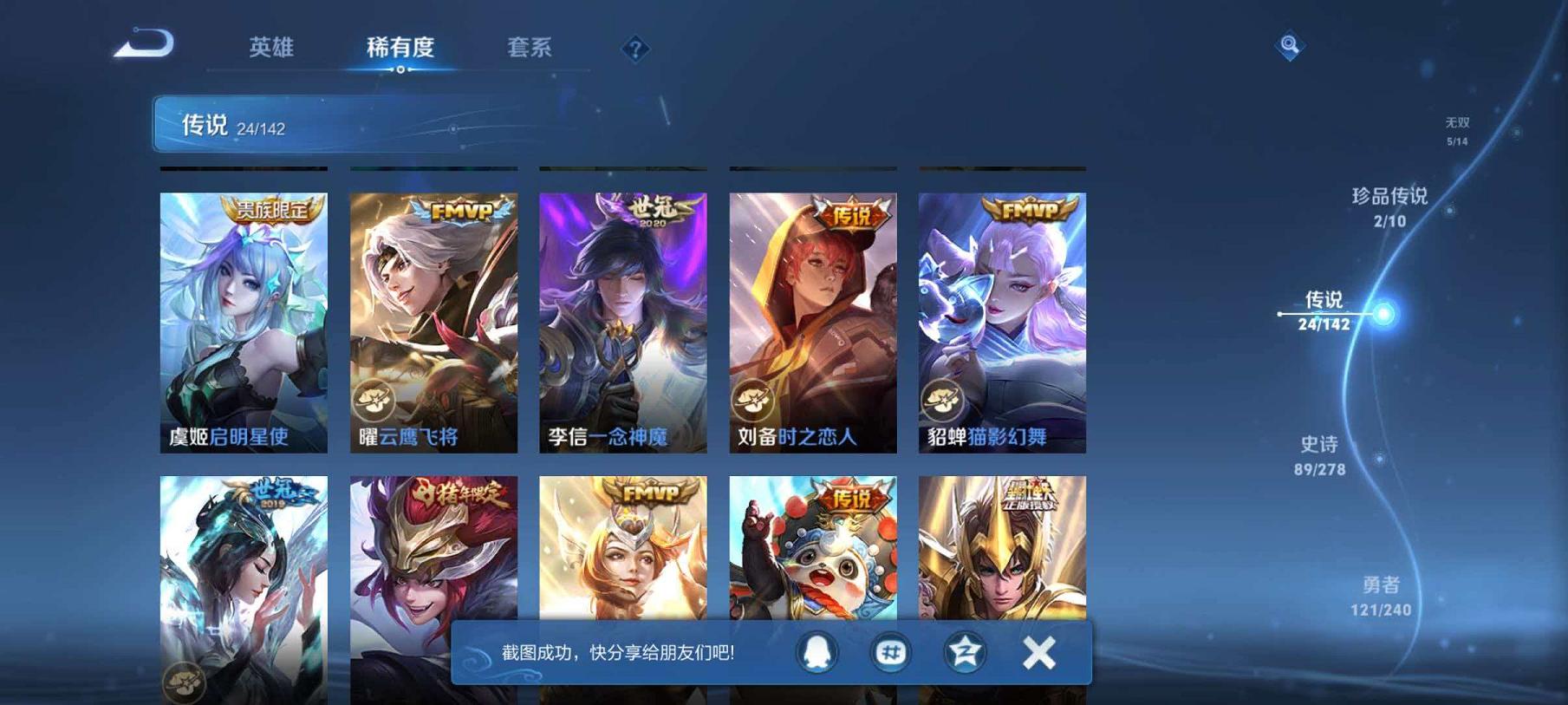Tap the badge icon on 貂蝉猫影幻舞 card

point(945,399)
